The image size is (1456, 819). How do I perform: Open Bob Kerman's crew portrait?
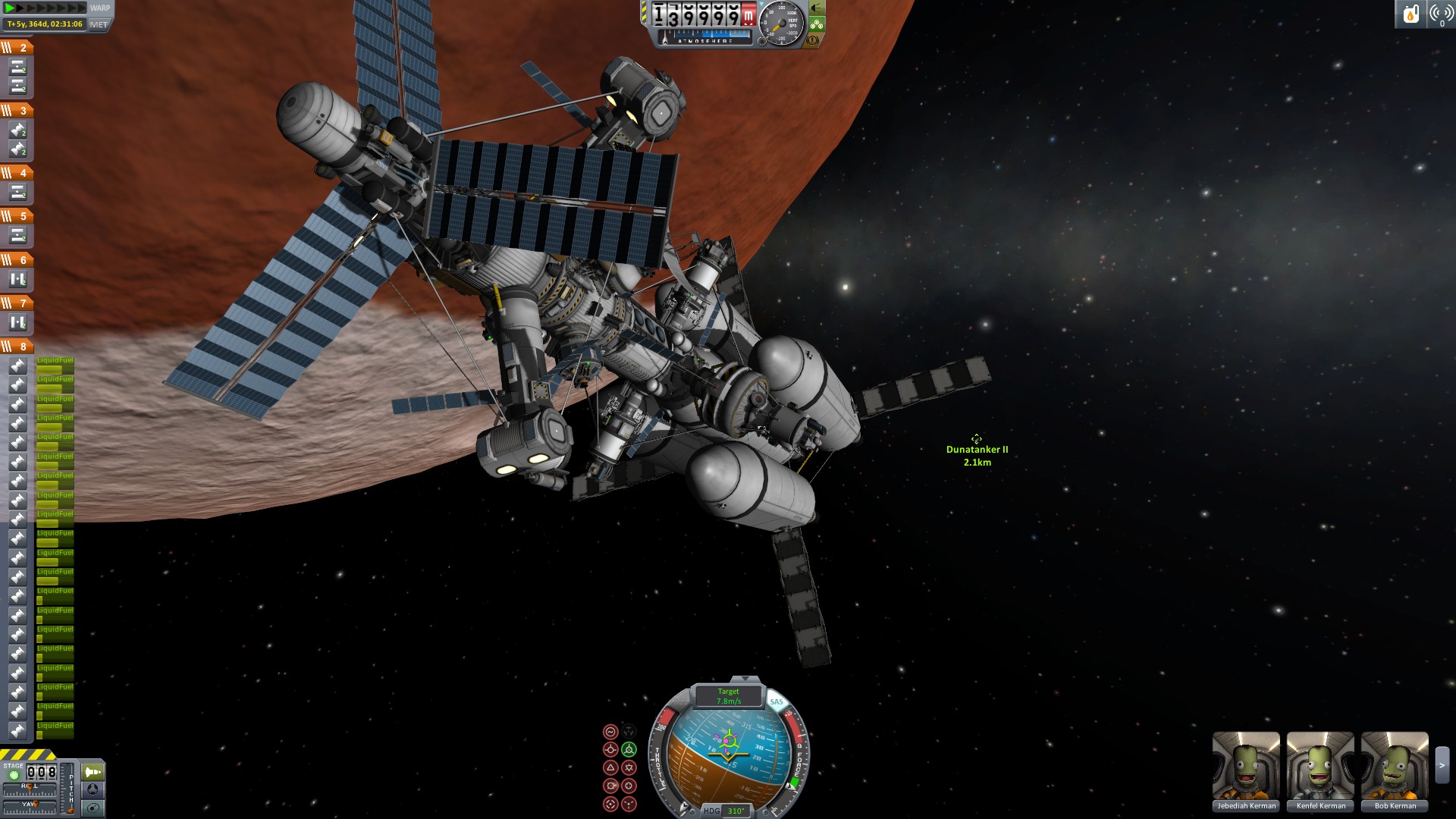point(1395,766)
